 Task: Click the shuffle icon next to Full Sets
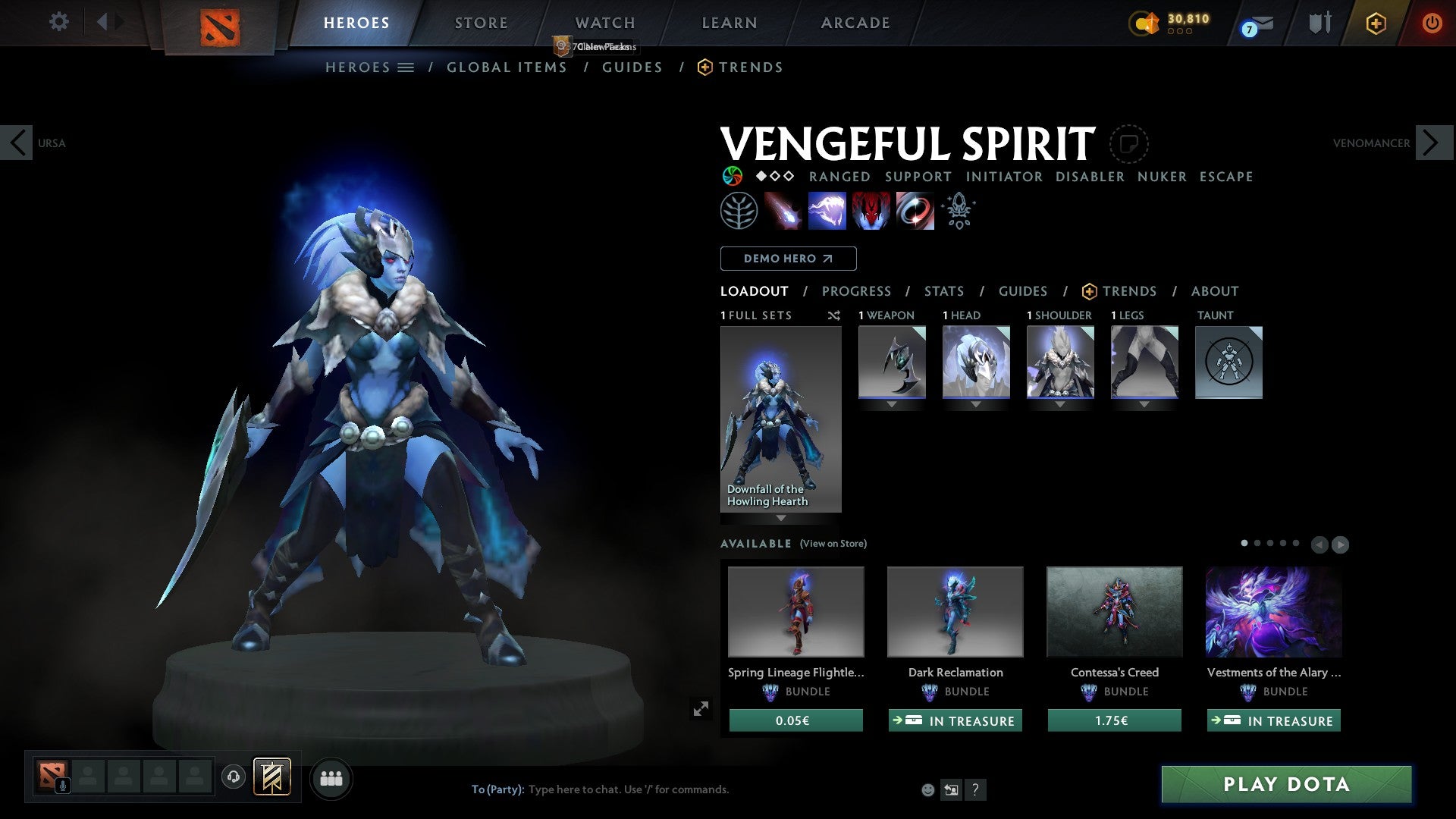coord(833,315)
